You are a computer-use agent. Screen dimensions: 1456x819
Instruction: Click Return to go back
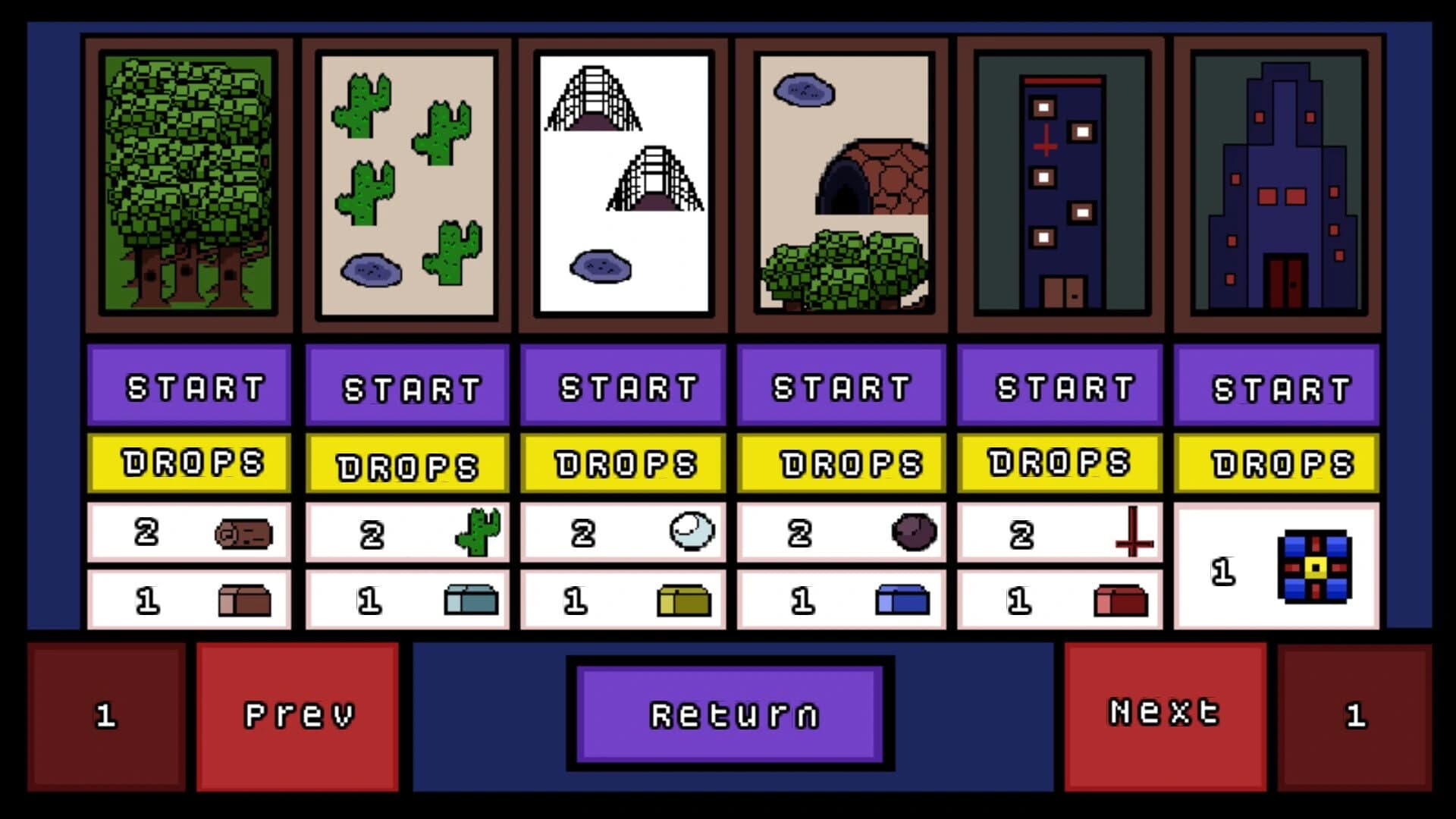coord(730,713)
